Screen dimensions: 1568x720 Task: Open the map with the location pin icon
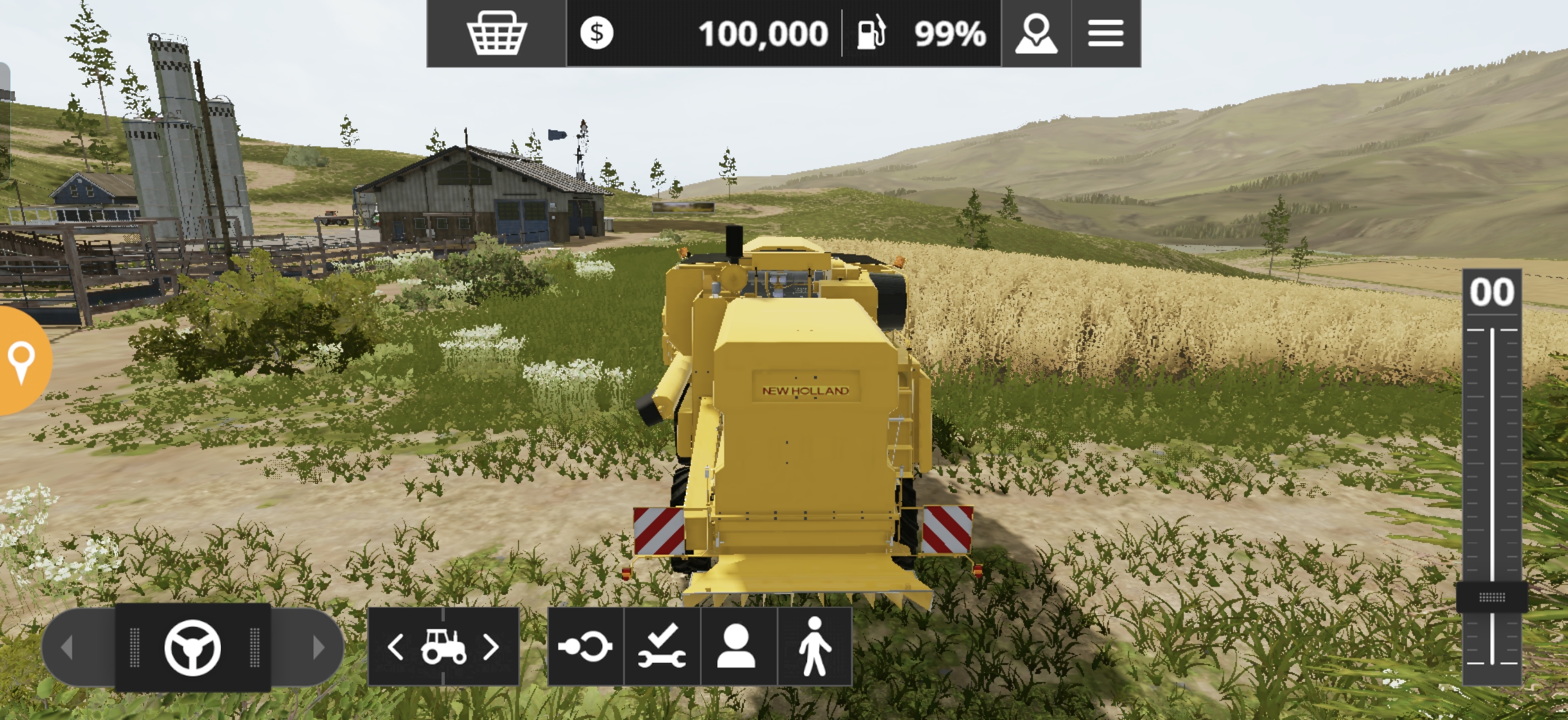click(x=1036, y=33)
